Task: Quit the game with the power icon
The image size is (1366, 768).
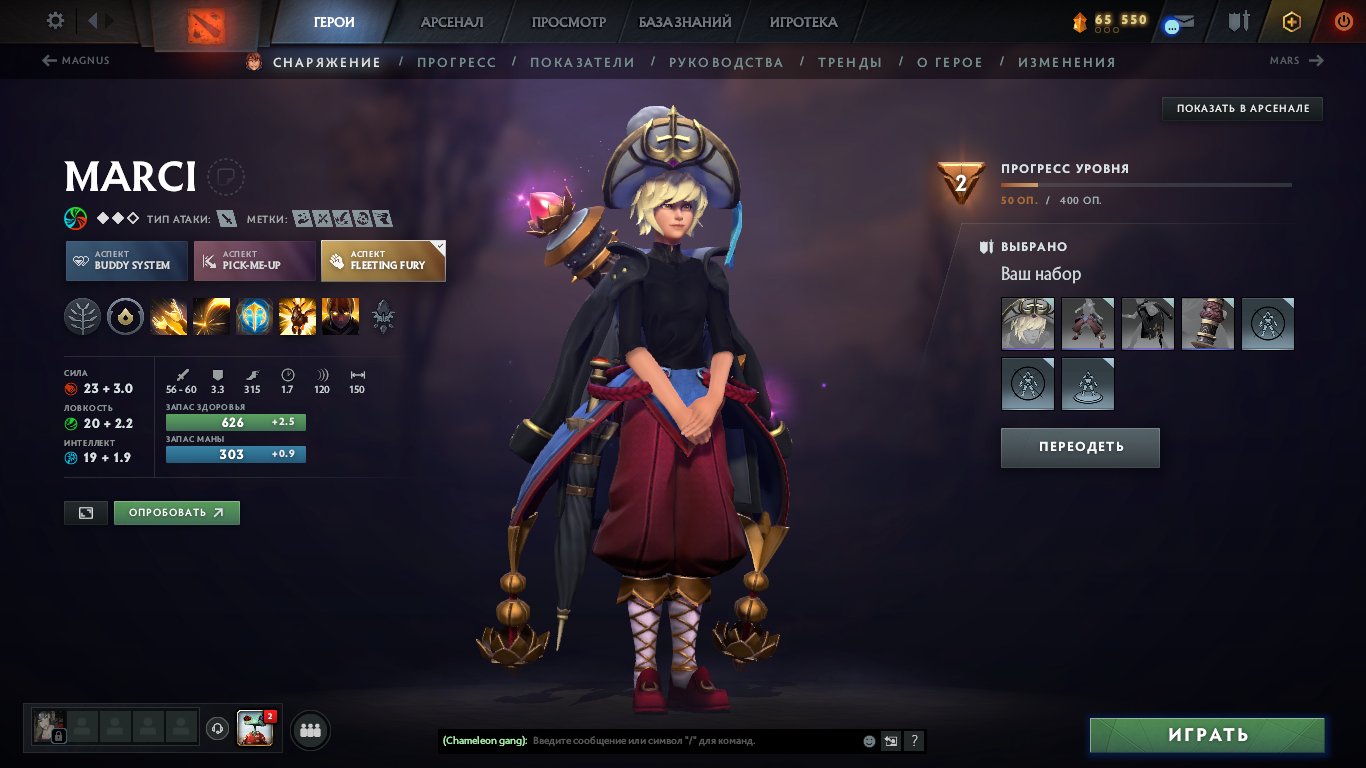Action: (1344, 21)
